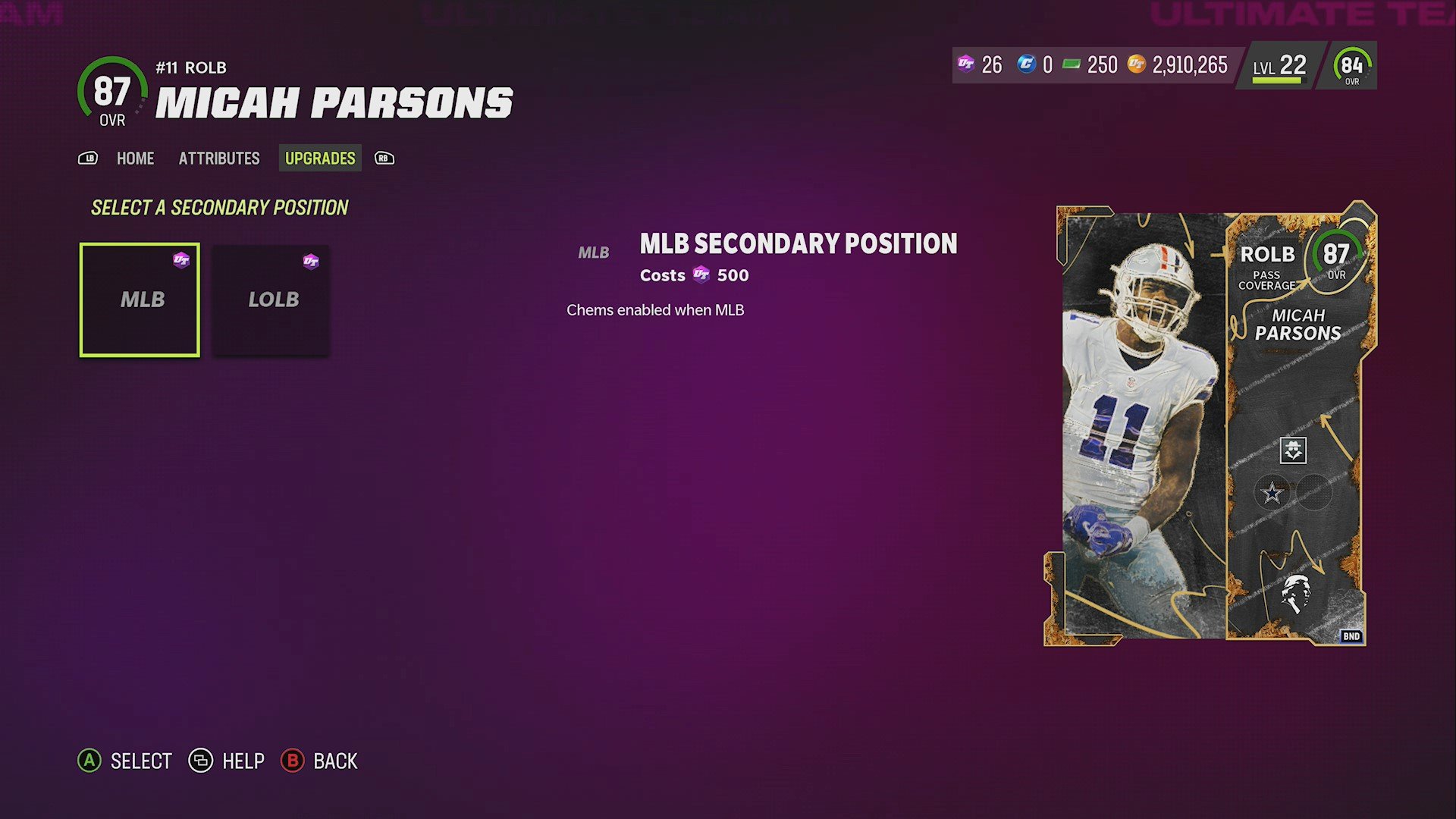
Task: Select the MLB secondary position tile
Action: tap(139, 300)
